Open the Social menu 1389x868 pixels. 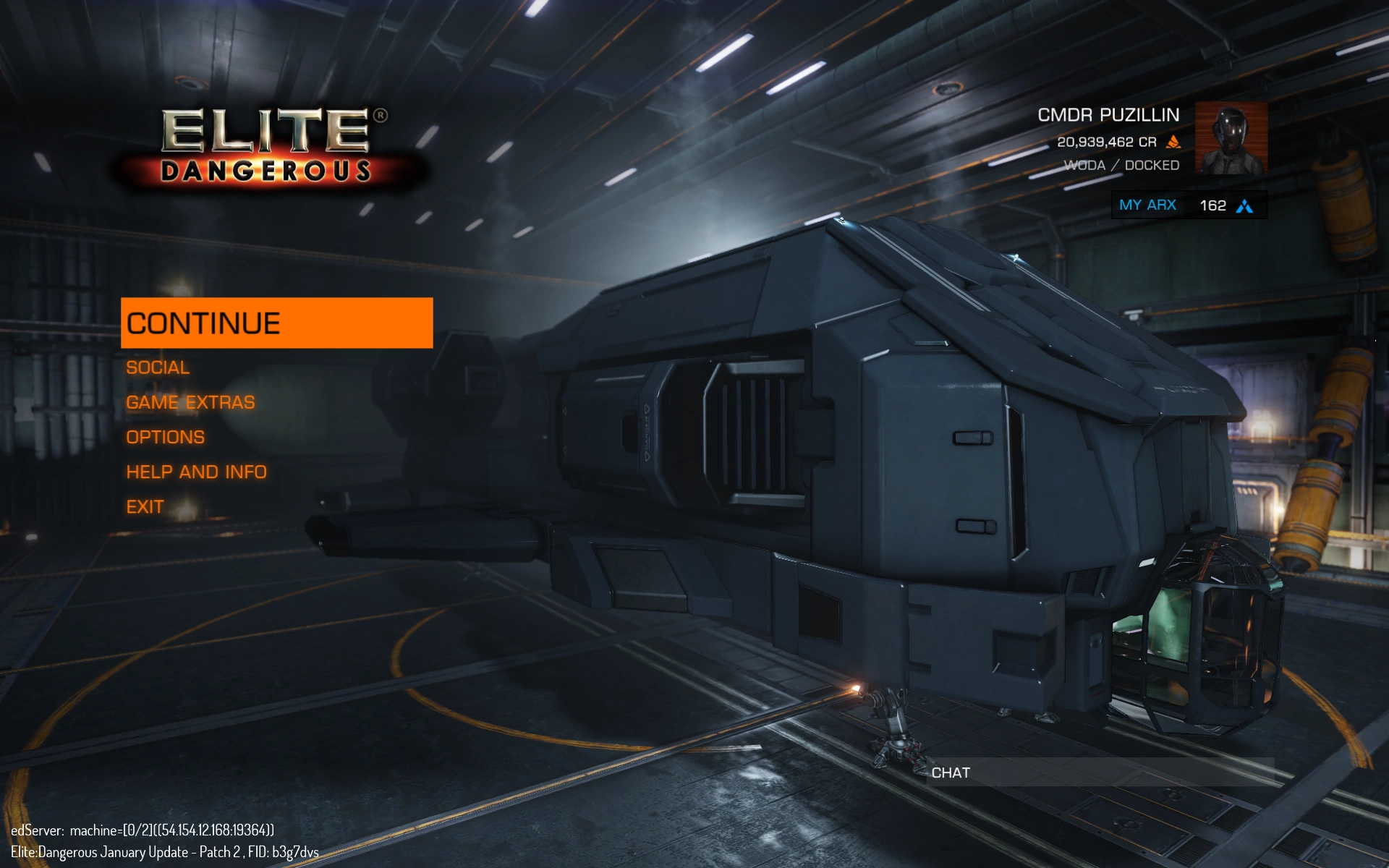pyautogui.click(x=158, y=367)
